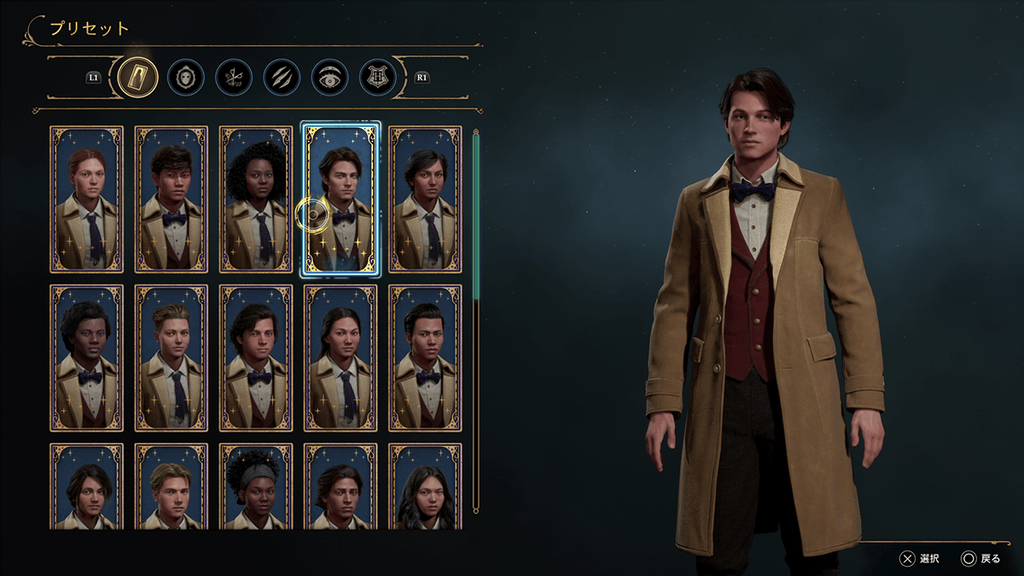Choose the highlighted preset with blue selection frame
The width and height of the screenshot is (1024, 576).
(341, 199)
